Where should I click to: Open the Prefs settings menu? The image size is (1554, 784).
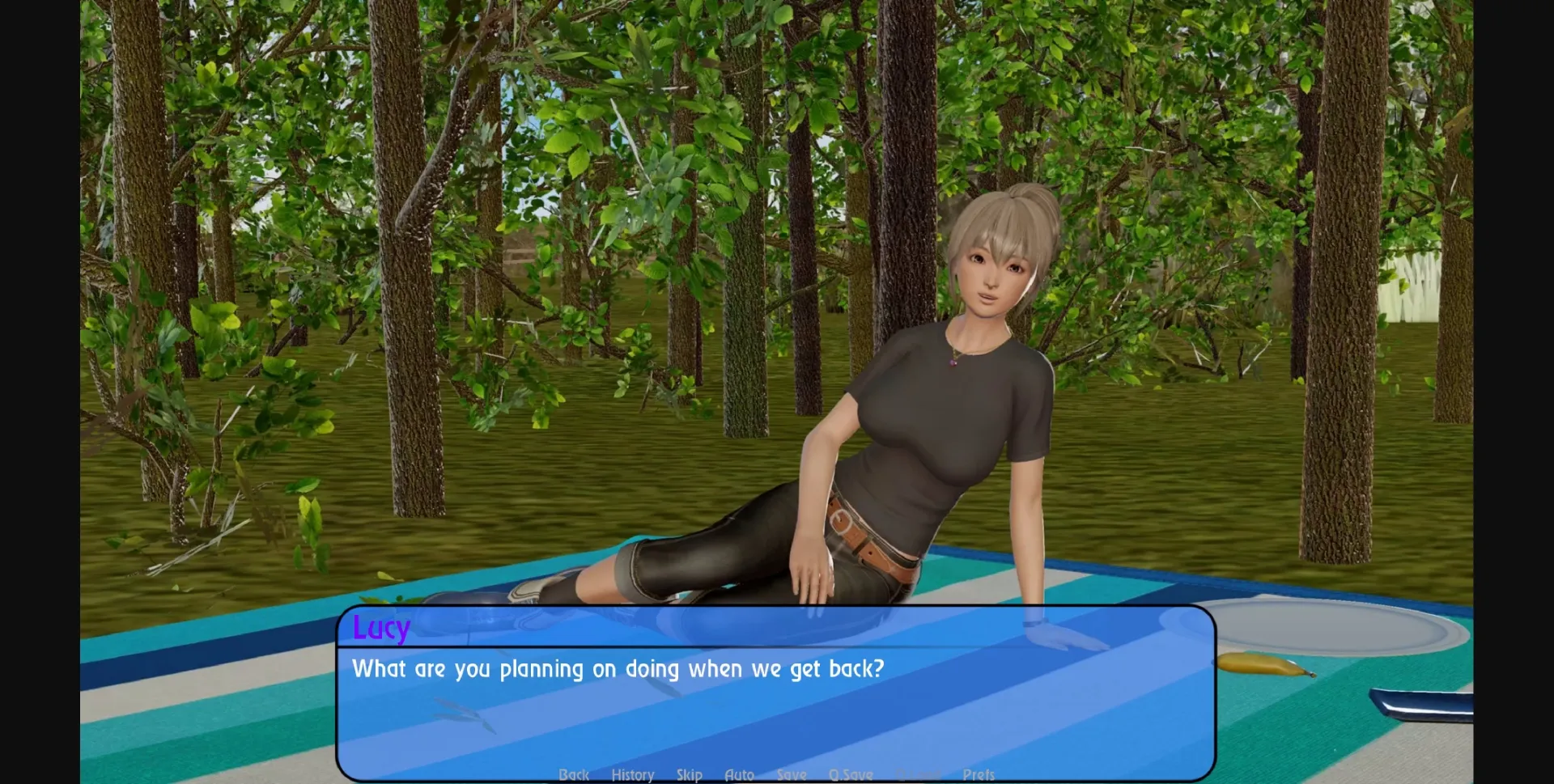(979, 774)
